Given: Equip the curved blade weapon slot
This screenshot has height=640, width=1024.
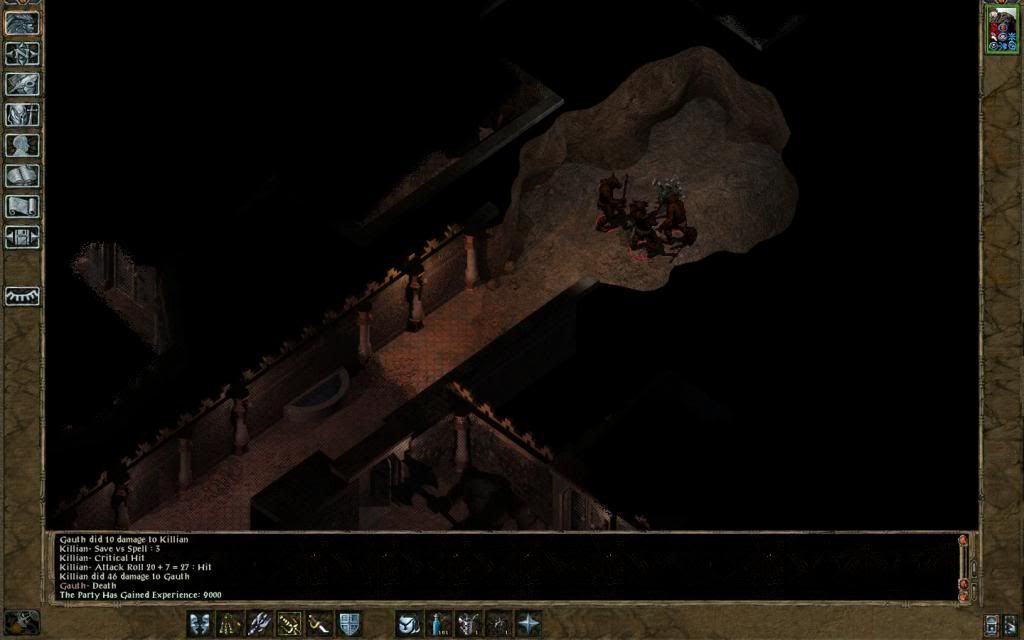Looking at the screenshot, I should point(319,624).
